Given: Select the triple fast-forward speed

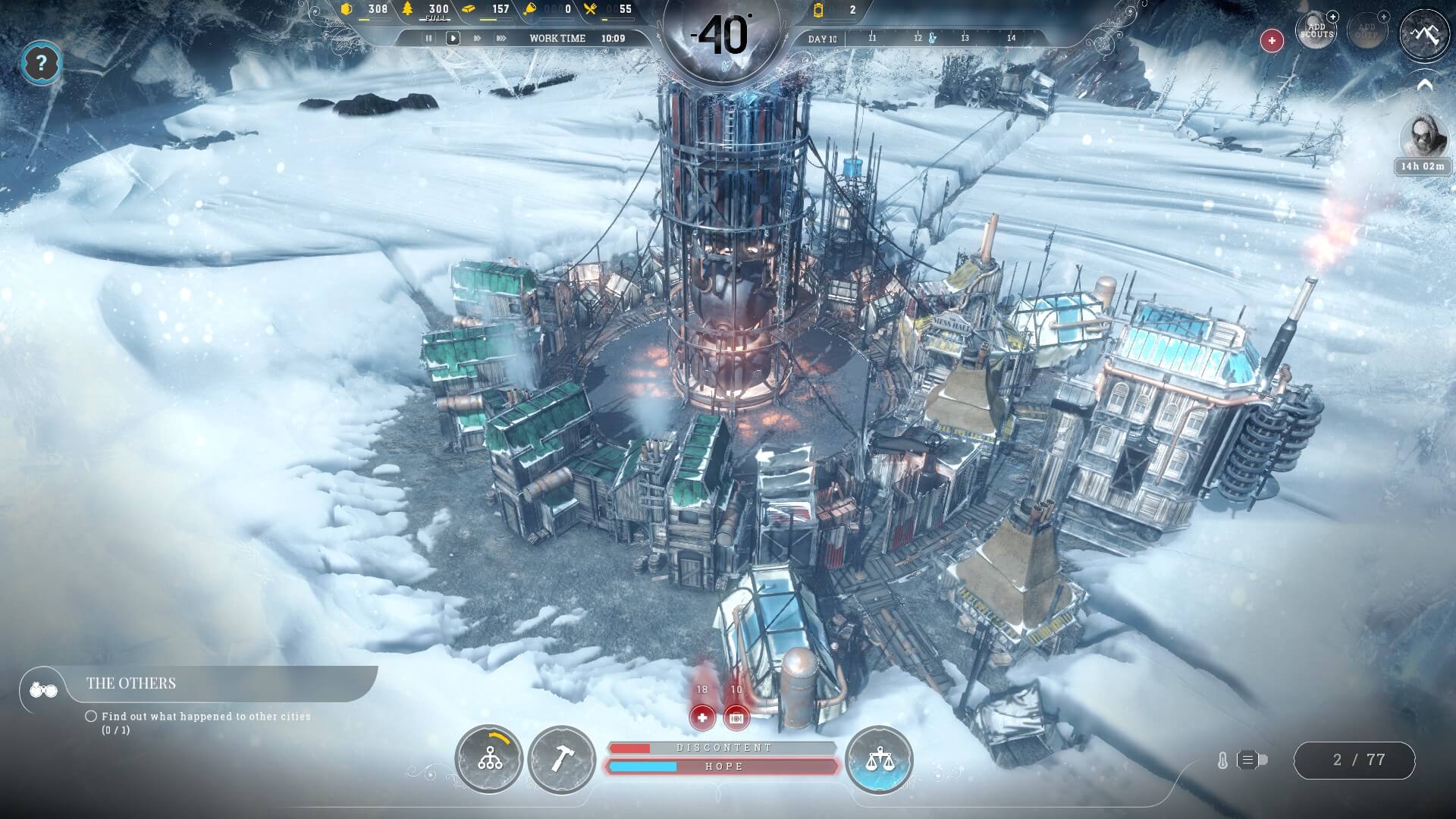Looking at the screenshot, I should [x=501, y=38].
